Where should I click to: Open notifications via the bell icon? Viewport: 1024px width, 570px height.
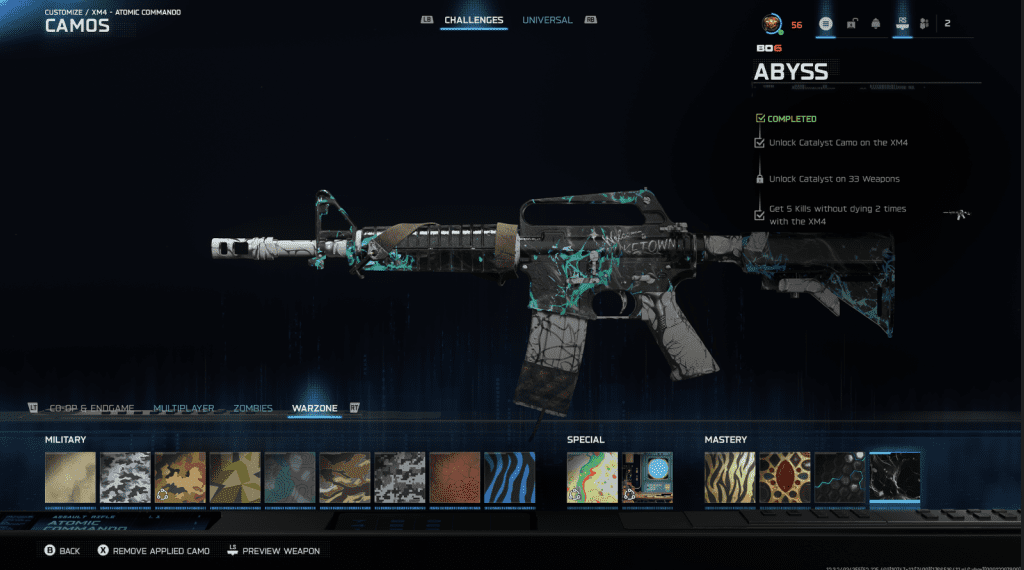(x=874, y=23)
